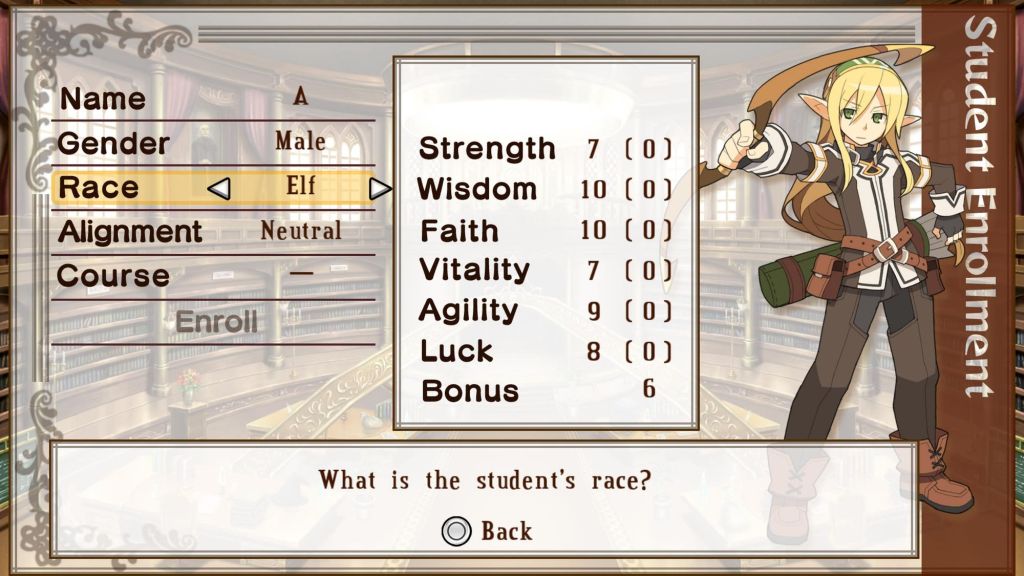Select the Course row
This screenshot has width=1024, height=576.
tap(212, 275)
